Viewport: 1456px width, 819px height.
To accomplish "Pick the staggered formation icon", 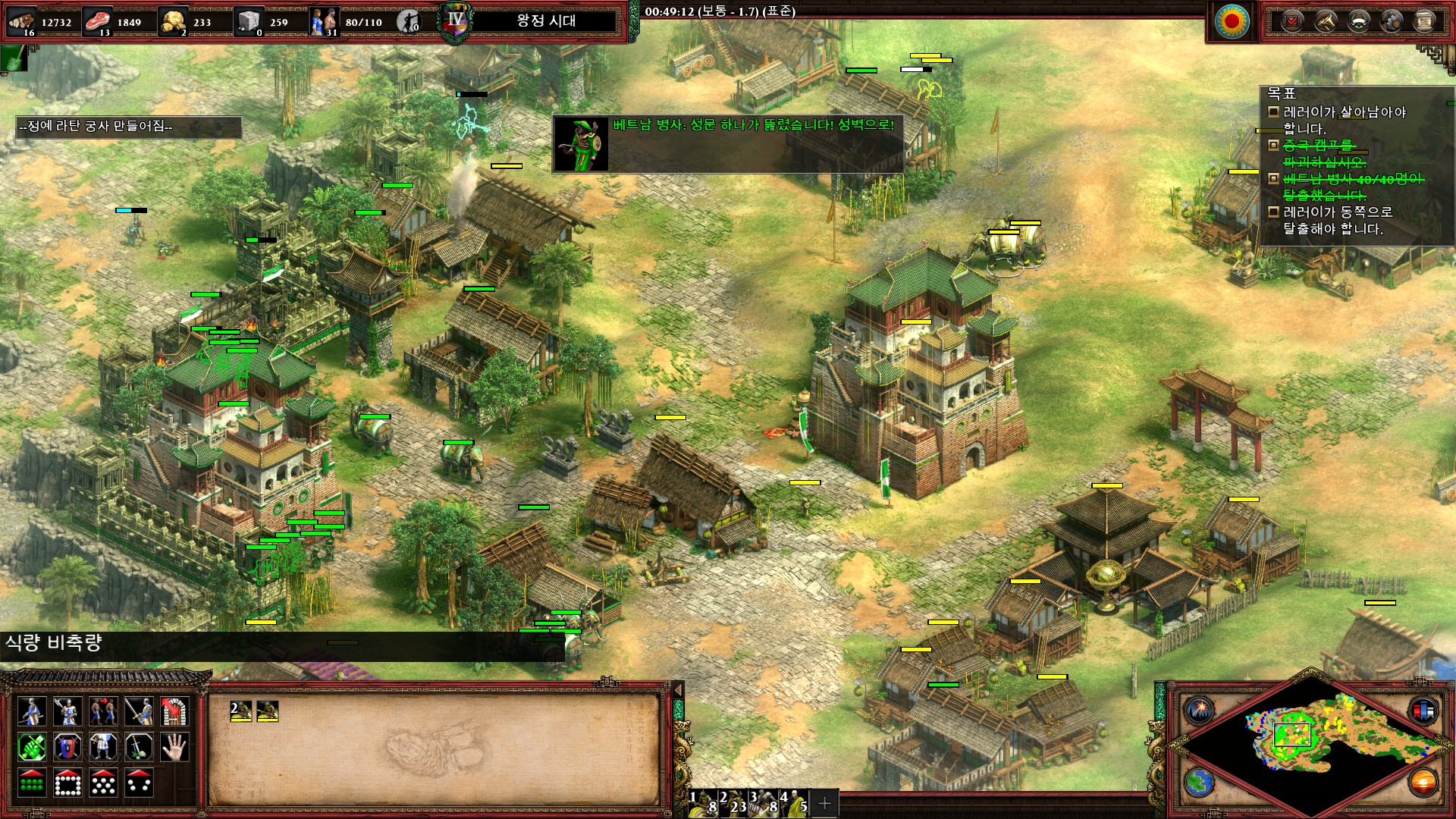I will 102,783.
